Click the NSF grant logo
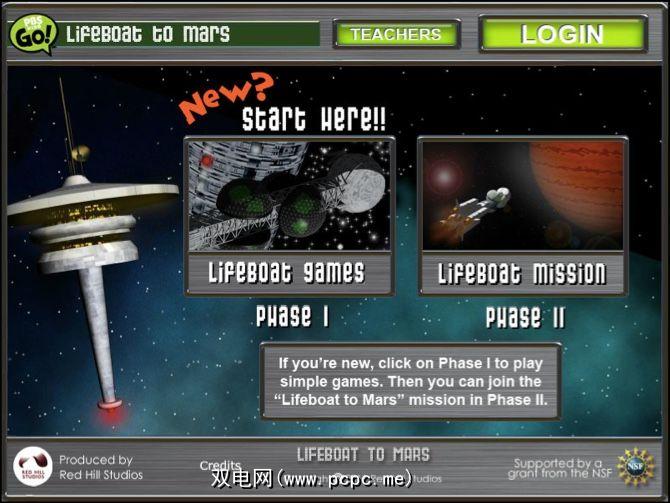670x503 pixels. 634,466
